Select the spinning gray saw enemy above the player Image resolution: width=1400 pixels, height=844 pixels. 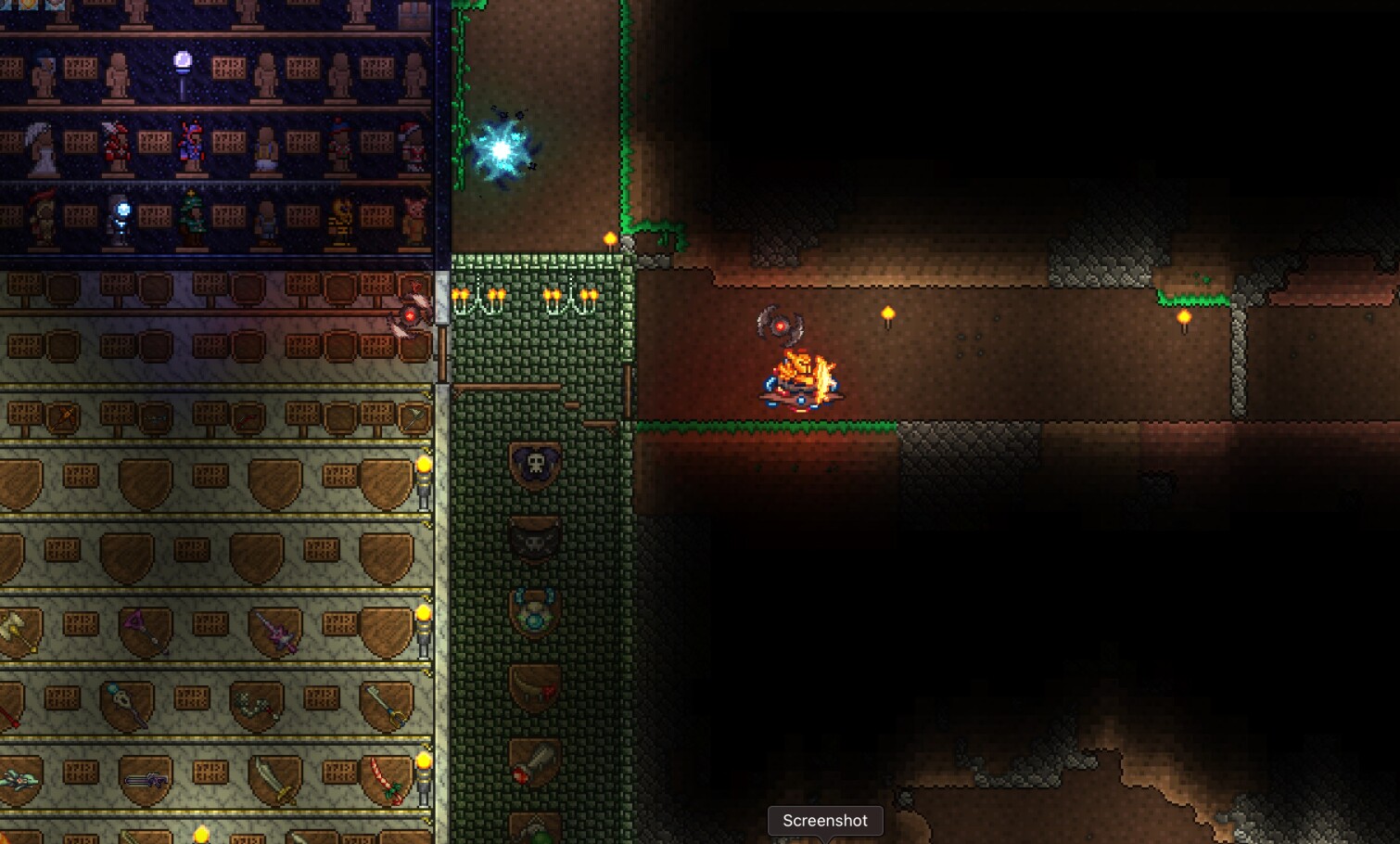pyautogui.click(x=777, y=326)
